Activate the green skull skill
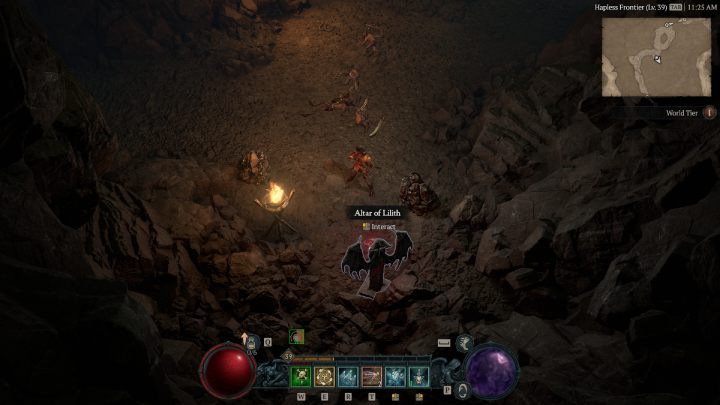 click(300, 377)
